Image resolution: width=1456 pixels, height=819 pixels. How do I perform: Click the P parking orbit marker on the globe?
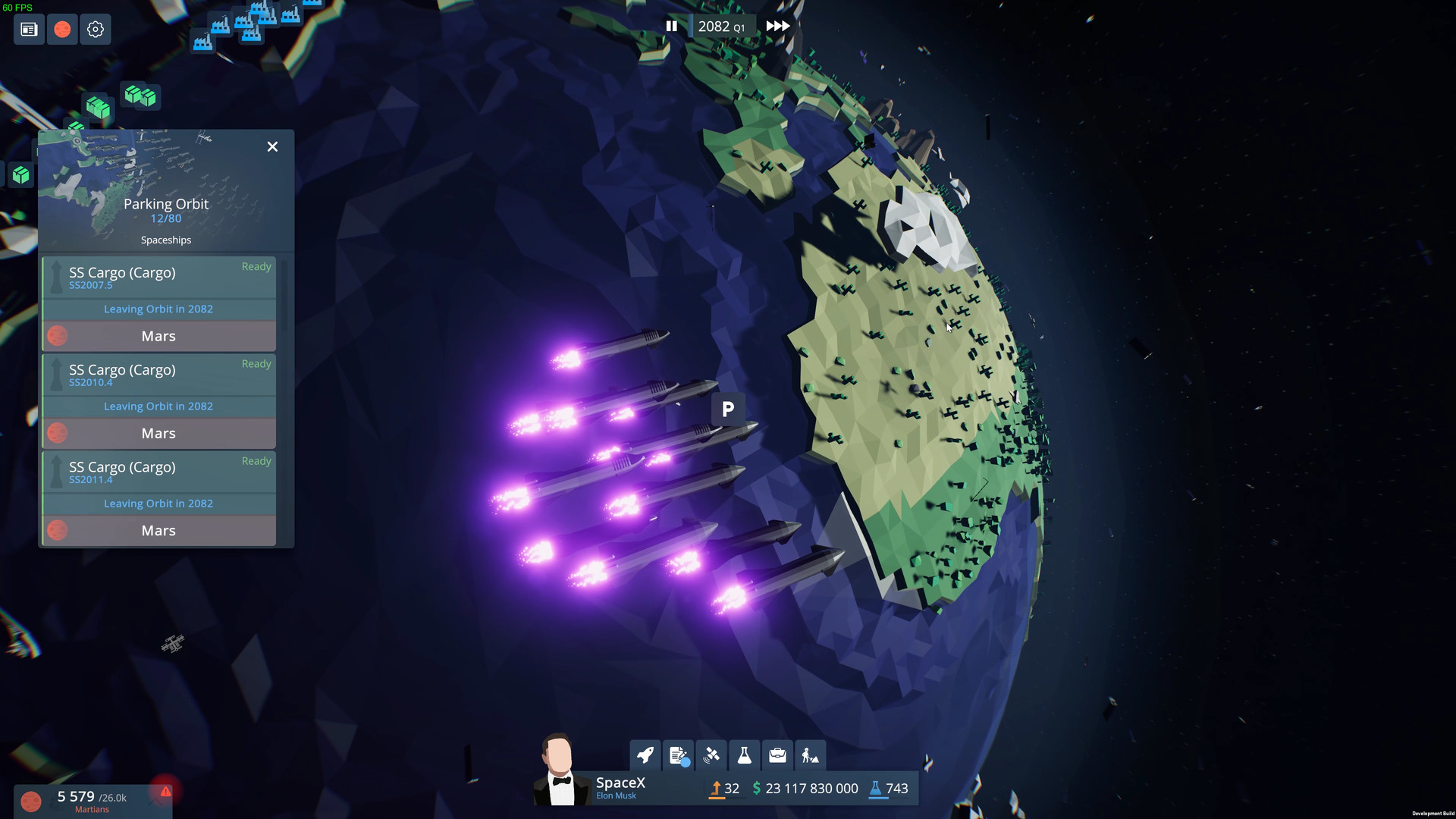tap(728, 409)
